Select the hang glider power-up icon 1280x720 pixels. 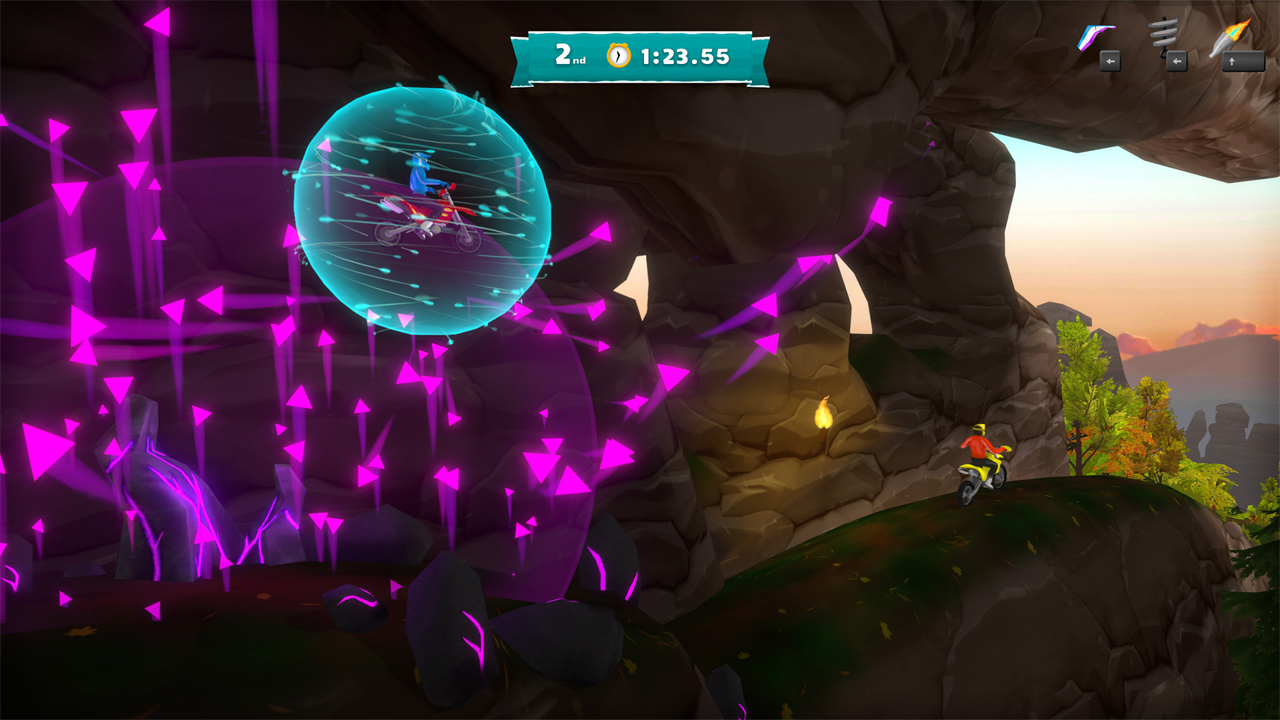pos(1098,36)
